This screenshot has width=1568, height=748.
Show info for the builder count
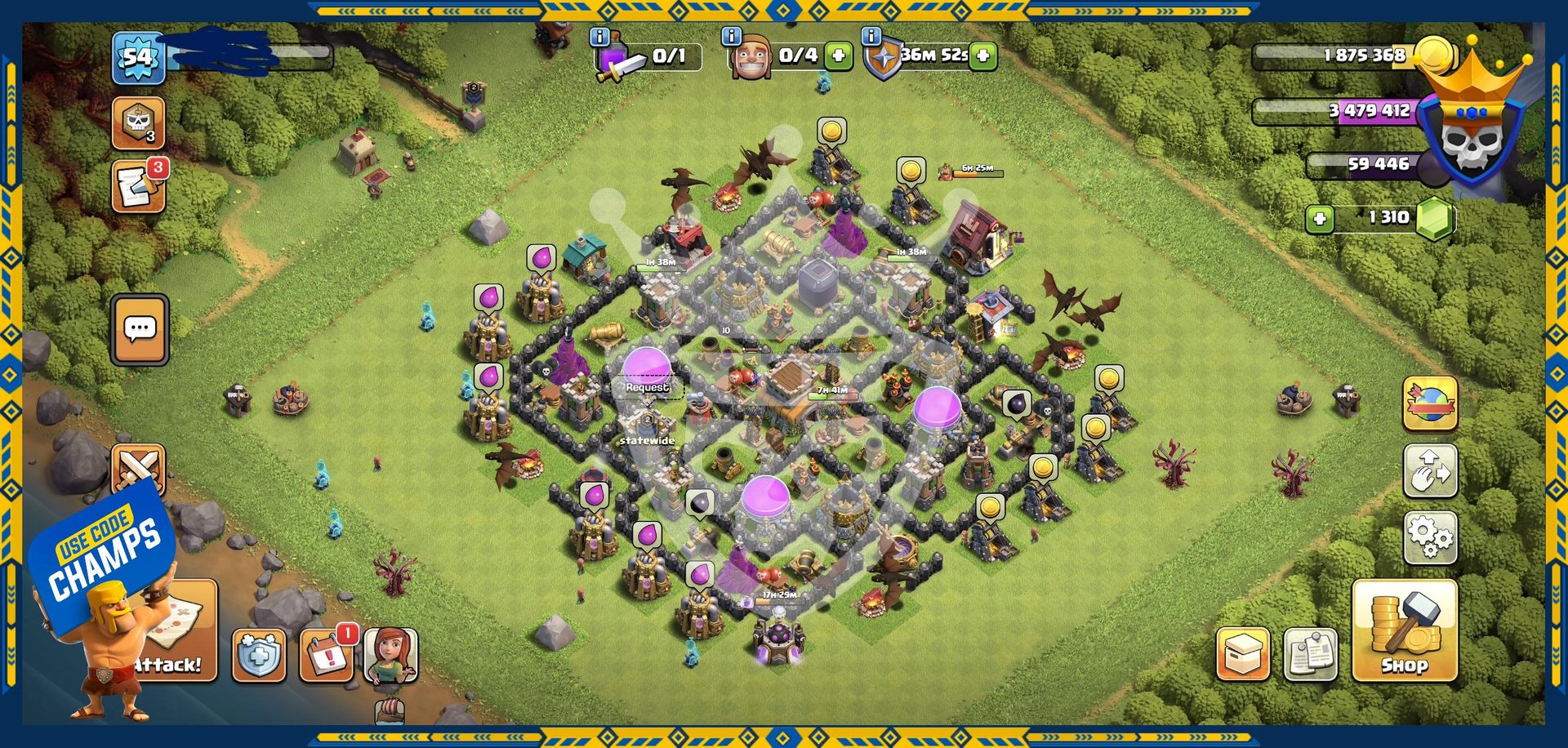point(731,37)
